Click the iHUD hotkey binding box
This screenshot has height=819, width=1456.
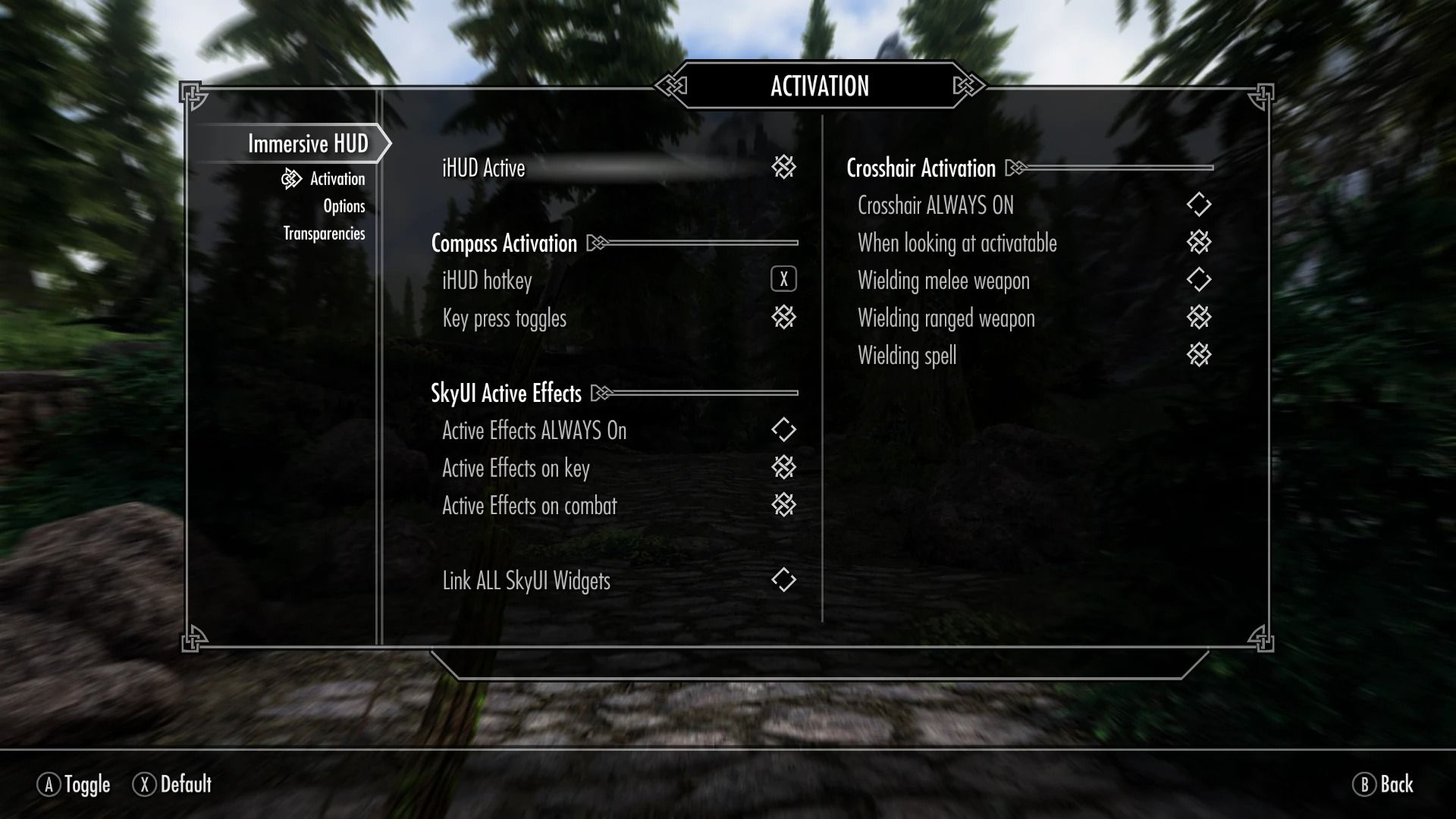(783, 279)
